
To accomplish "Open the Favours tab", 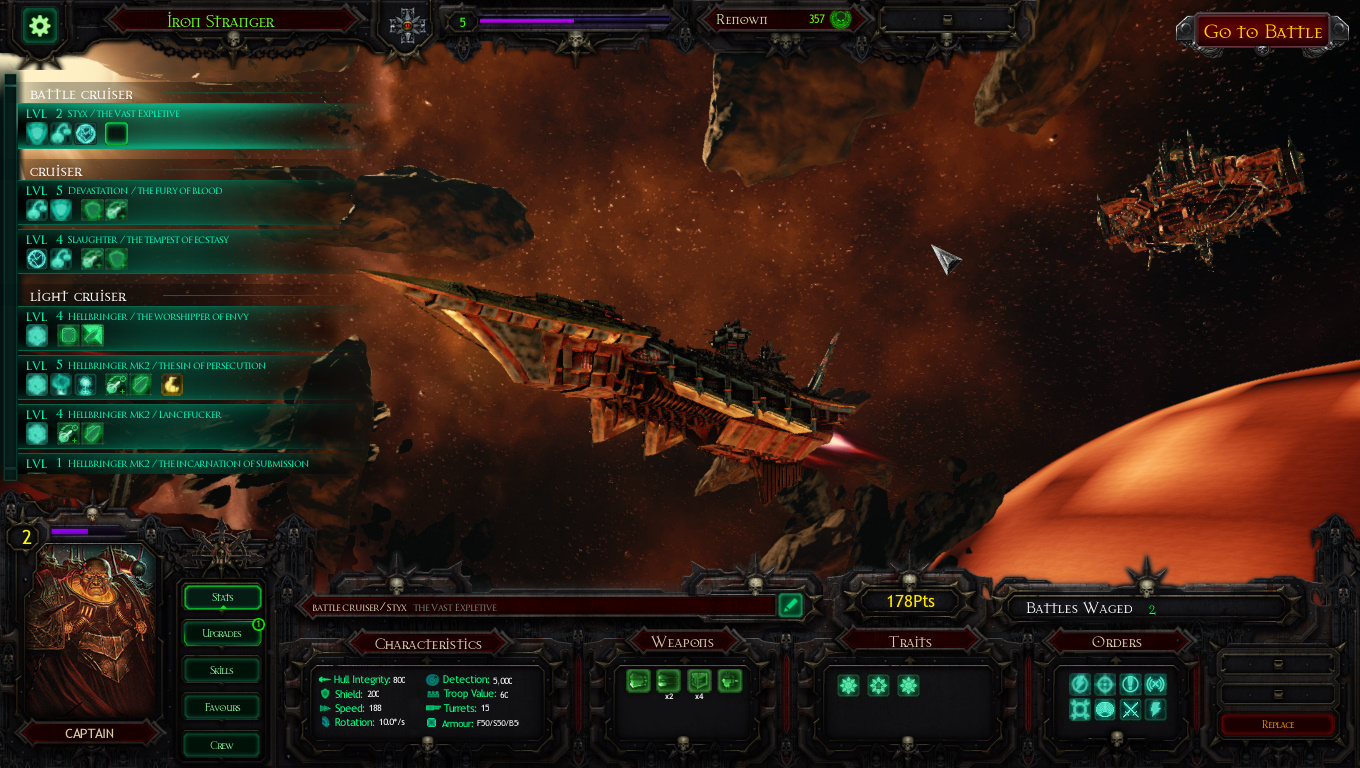I will (222, 707).
